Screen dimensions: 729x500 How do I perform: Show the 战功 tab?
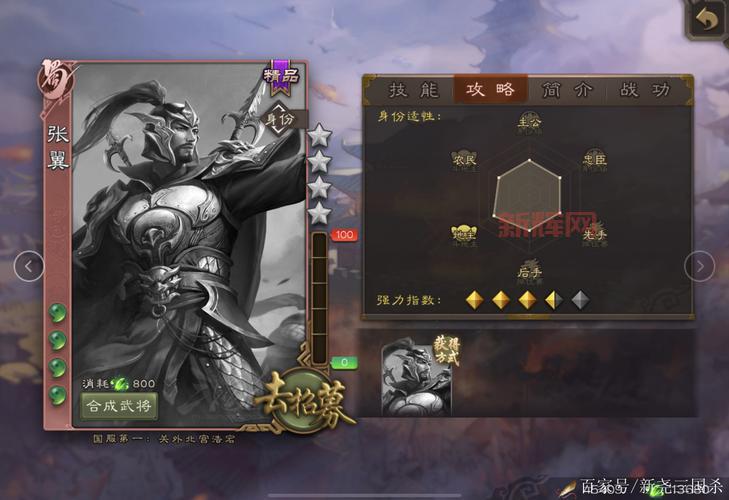(644, 90)
